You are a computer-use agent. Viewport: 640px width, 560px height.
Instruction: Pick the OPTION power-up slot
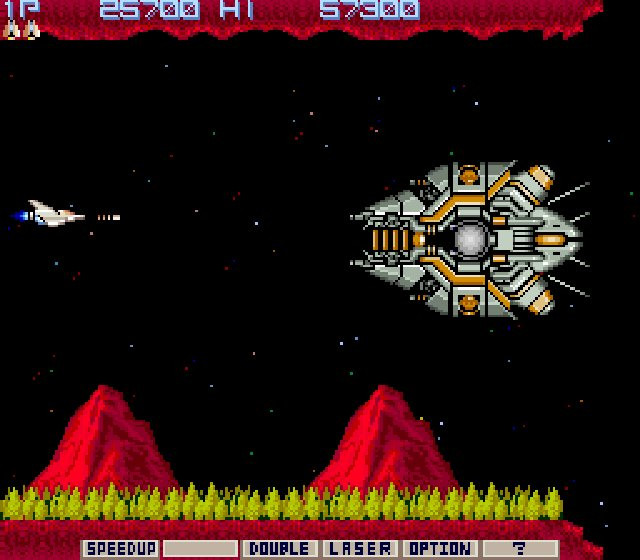pyautogui.click(x=439, y=549)
